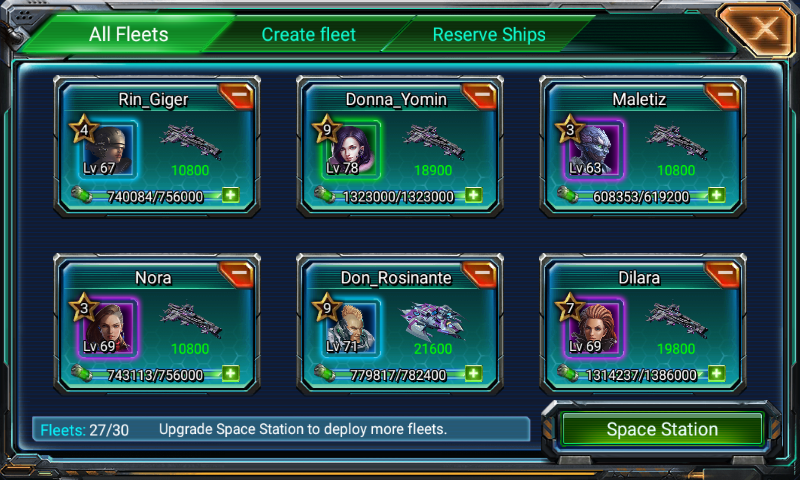The height and width of the screenshot is (480, 800).
Task: Select Donna_Yomin's commander portrait
Action: [x=351, y=151]
